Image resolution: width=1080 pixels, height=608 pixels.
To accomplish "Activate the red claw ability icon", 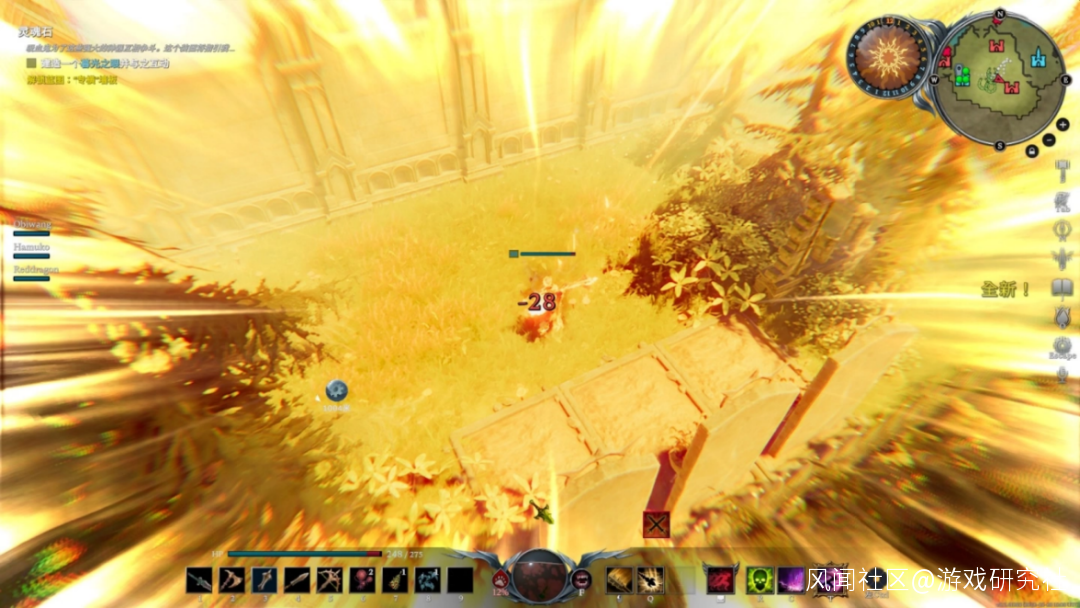I will pos(720,580).
